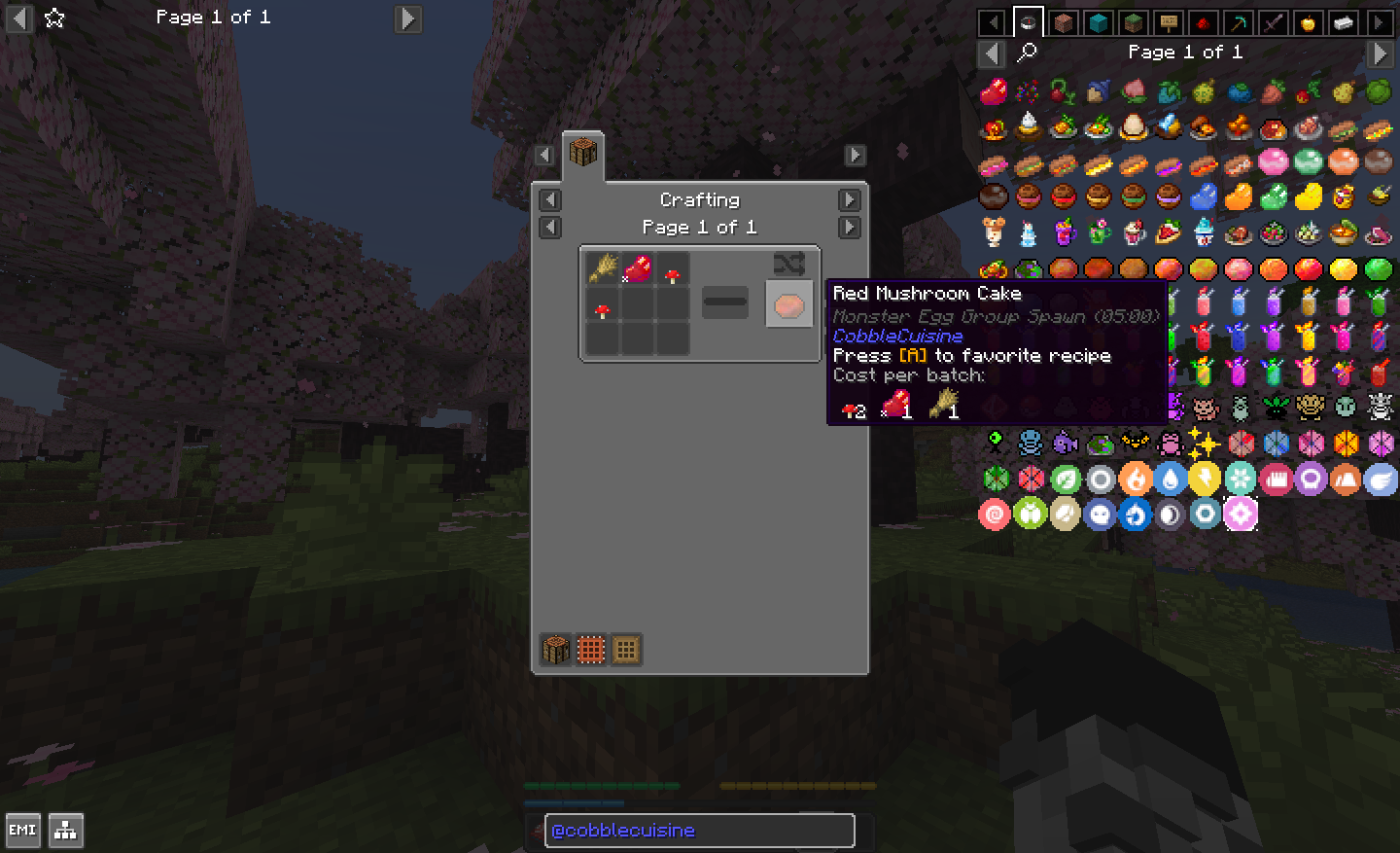
Task: Choose the orange crafting grid workstation icon
Action: (x=591, y=649)
